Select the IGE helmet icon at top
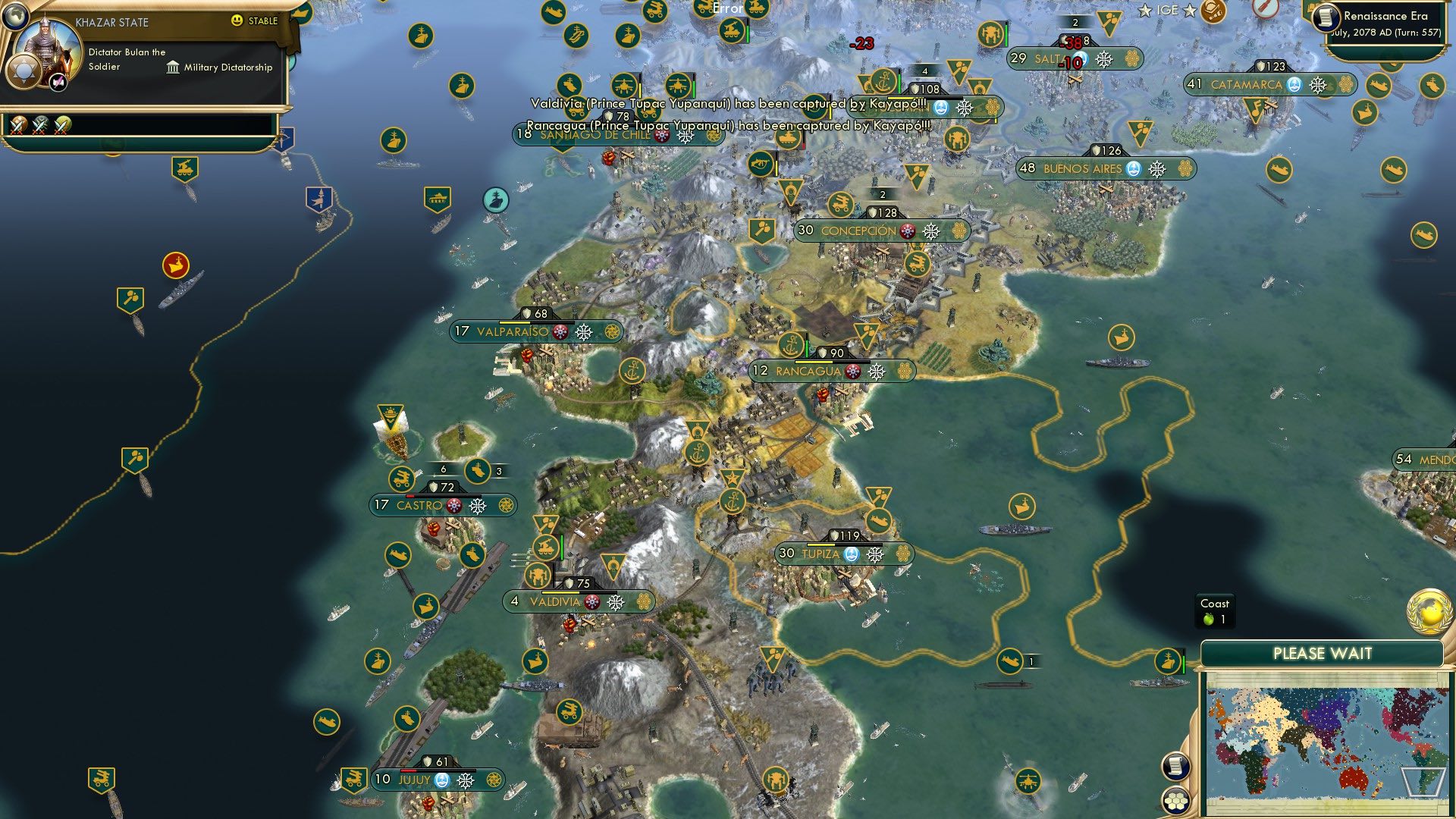Viewport: 1456px width, 819px height. (x=1213, y=11)
